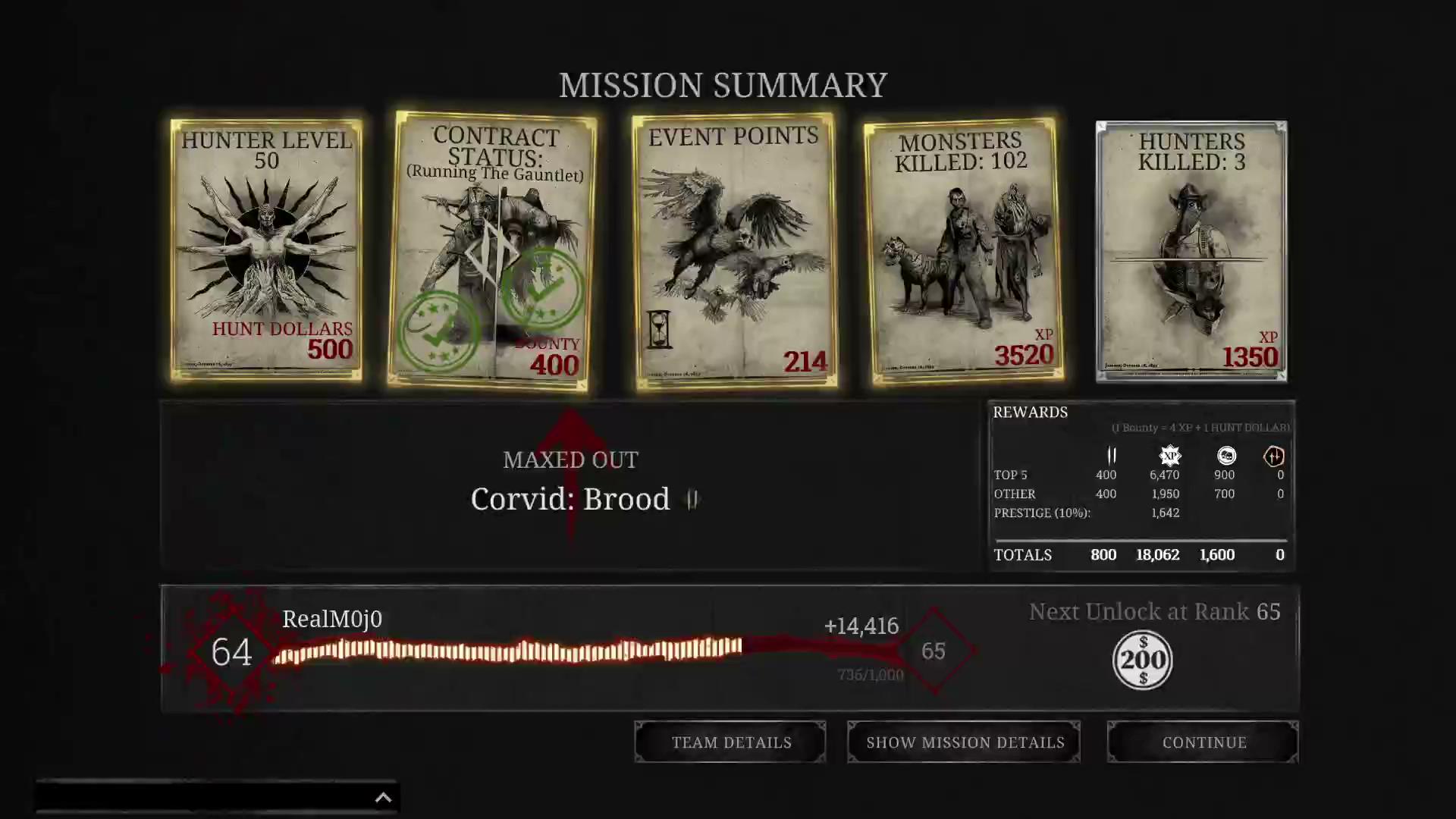Click the rank 65 diamond marker
This screenshot has width=1456, height=819.
[934, 651]
